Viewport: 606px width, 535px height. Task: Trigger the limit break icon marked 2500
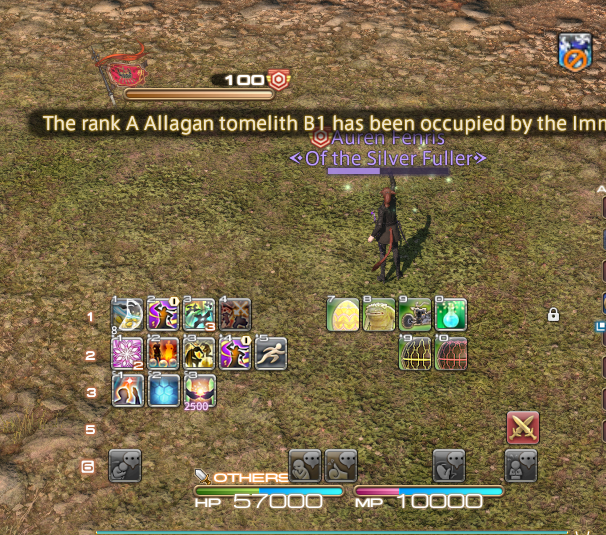[x=199, y=390]
